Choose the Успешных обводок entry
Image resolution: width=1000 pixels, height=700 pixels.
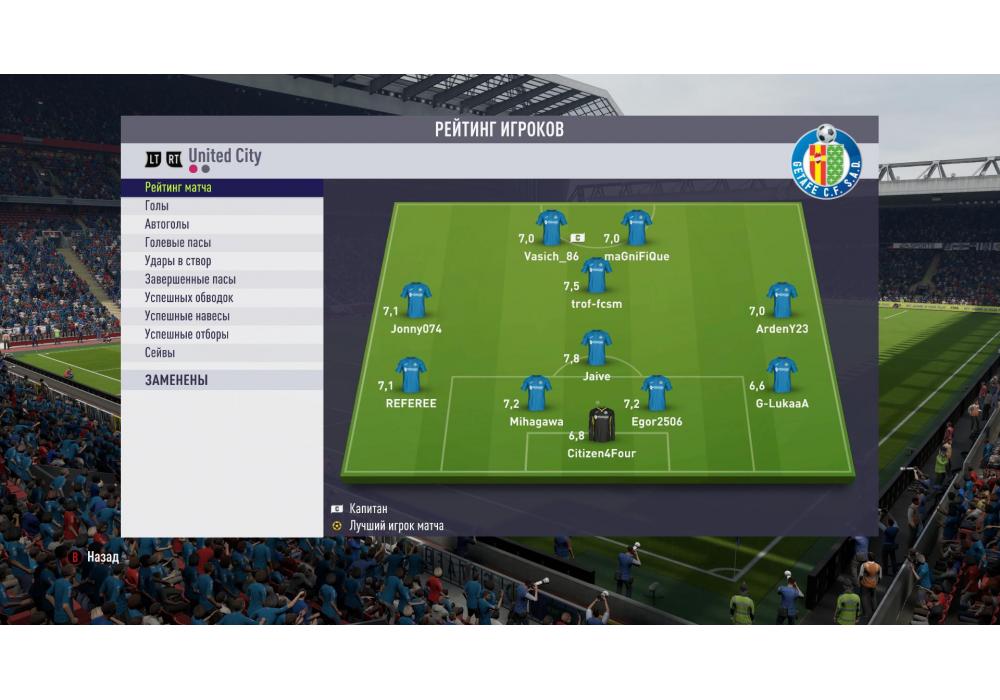[x=222, y=298]
